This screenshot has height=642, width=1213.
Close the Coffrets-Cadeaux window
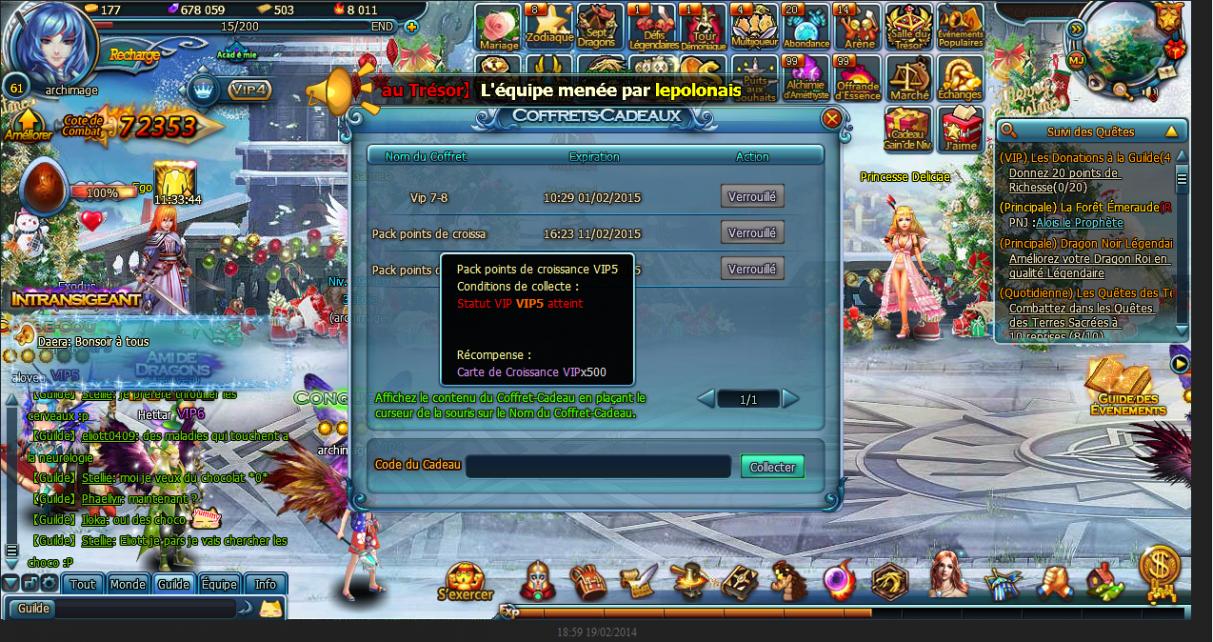point(831,119)
